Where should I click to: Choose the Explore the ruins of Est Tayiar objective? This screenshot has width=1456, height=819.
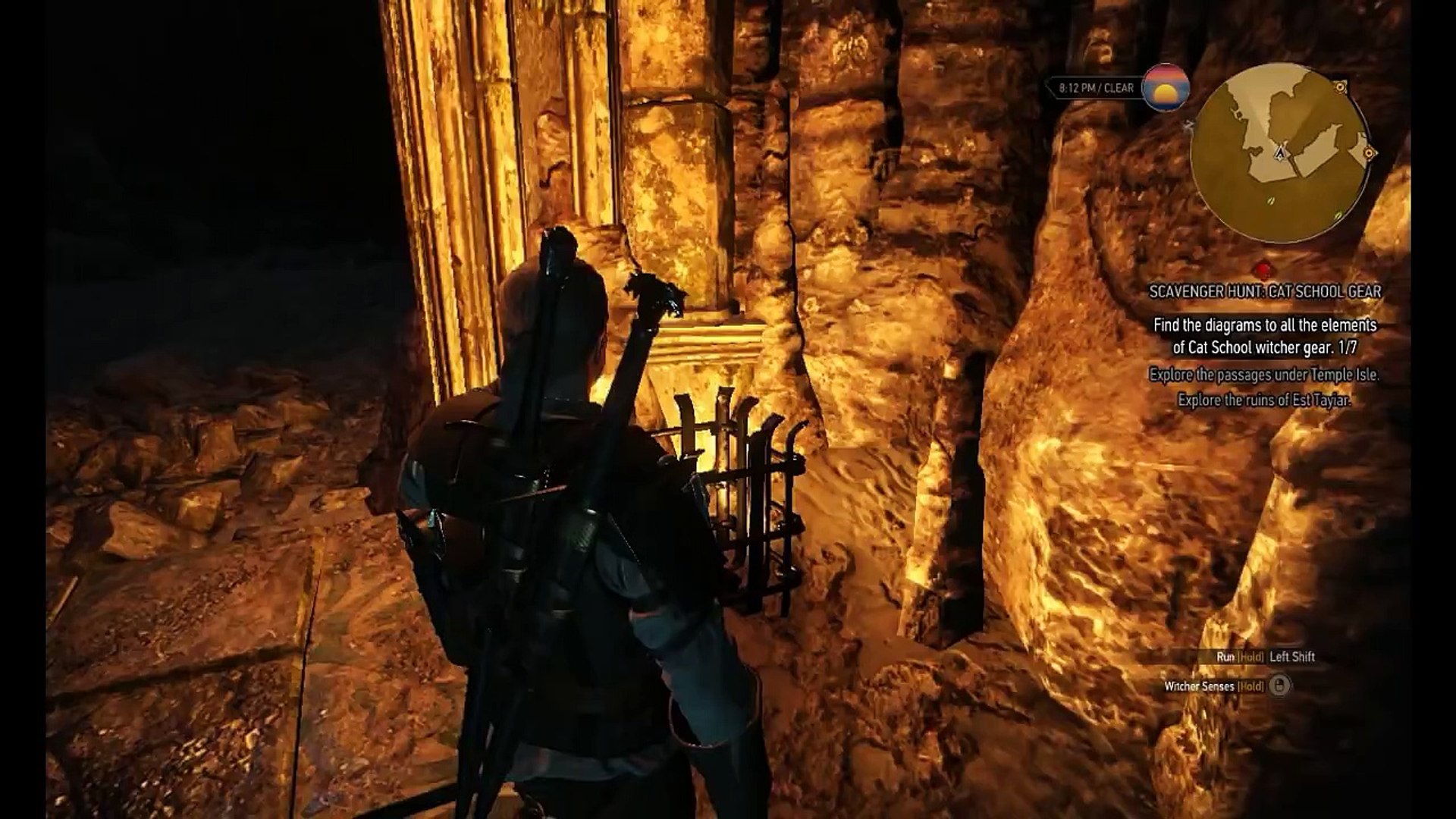1264,400
